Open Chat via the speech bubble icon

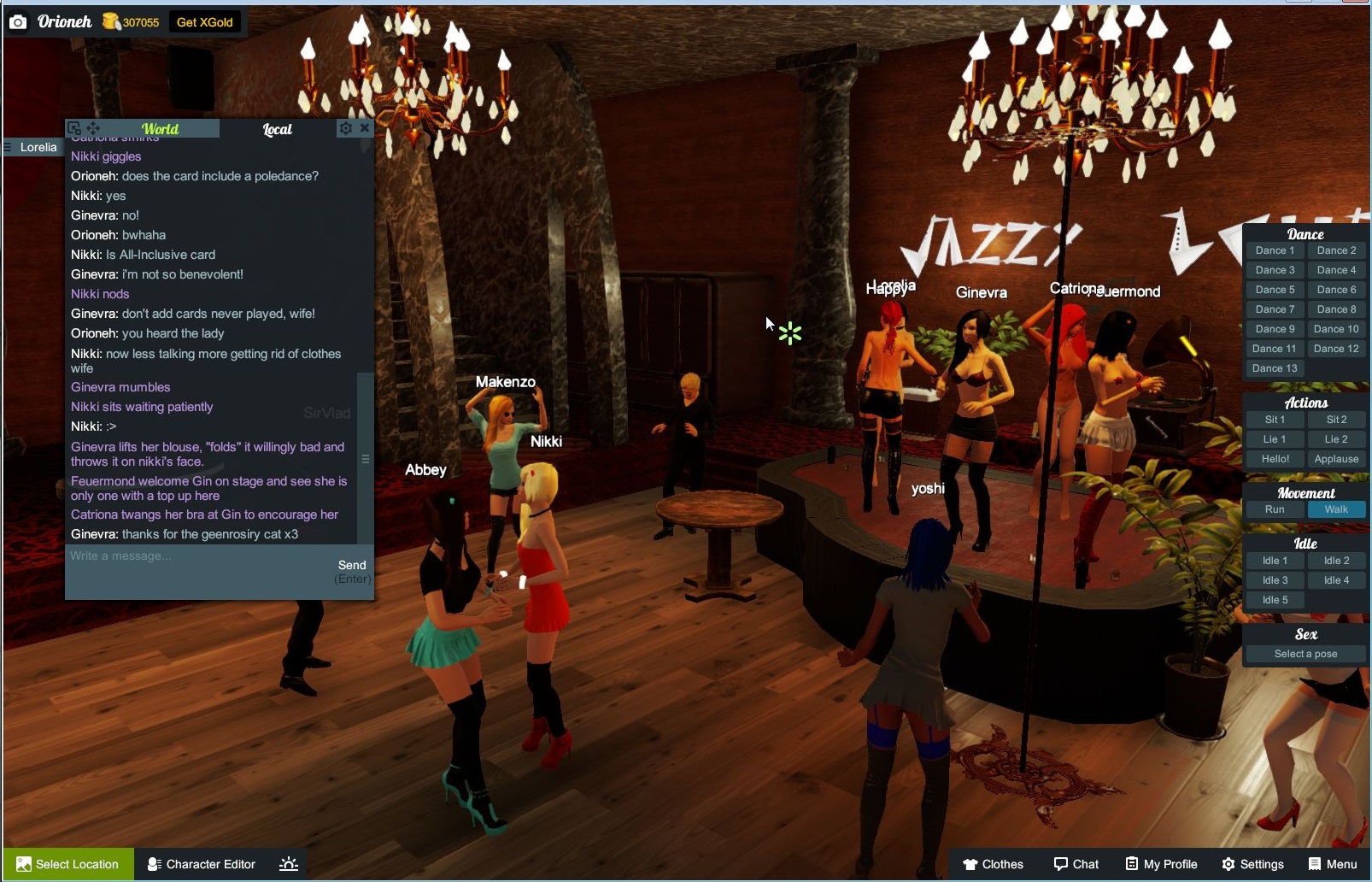(1060, 864)
